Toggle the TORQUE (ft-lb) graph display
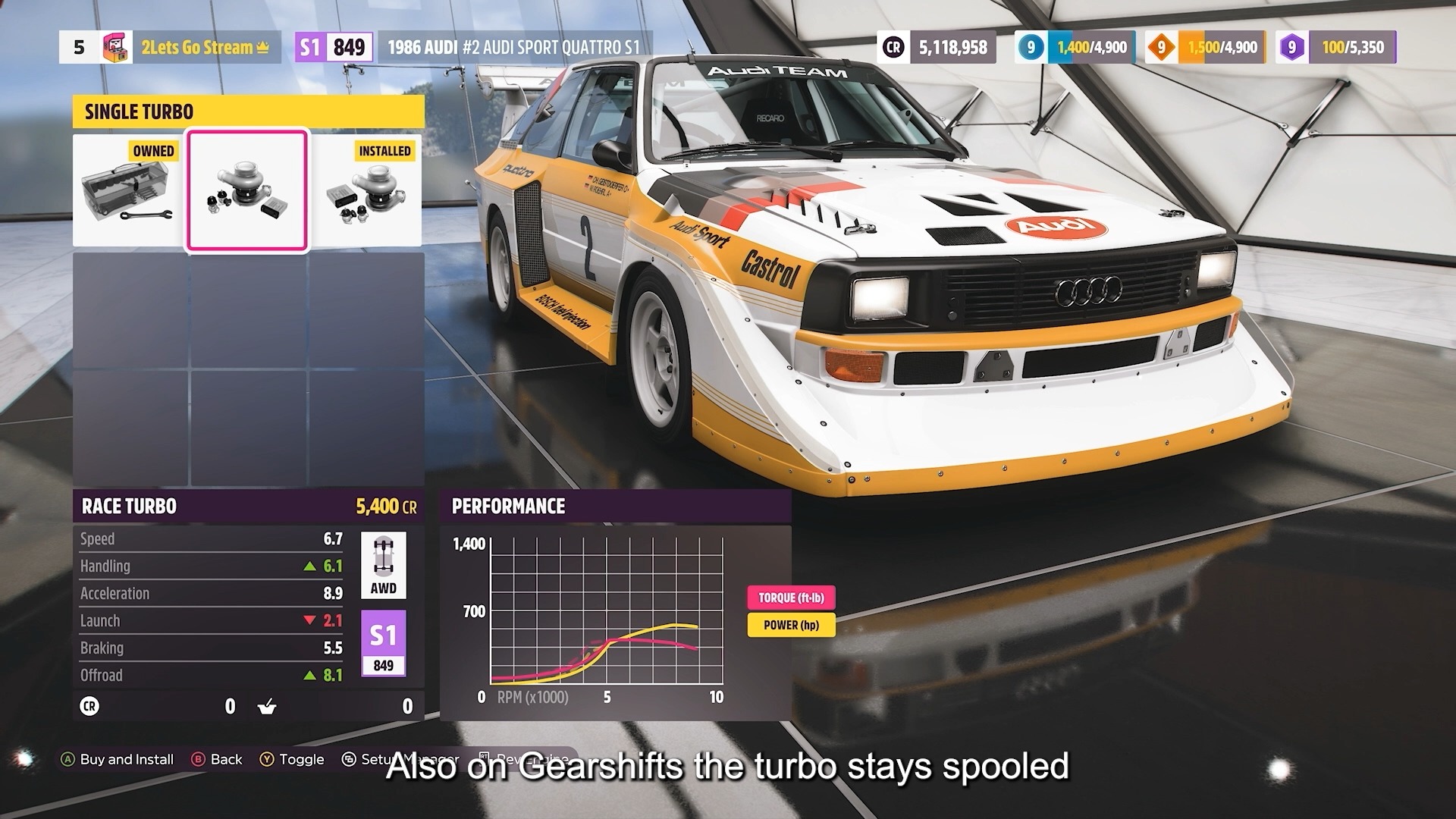1456x819 pixels. click(x=791, y=598)
